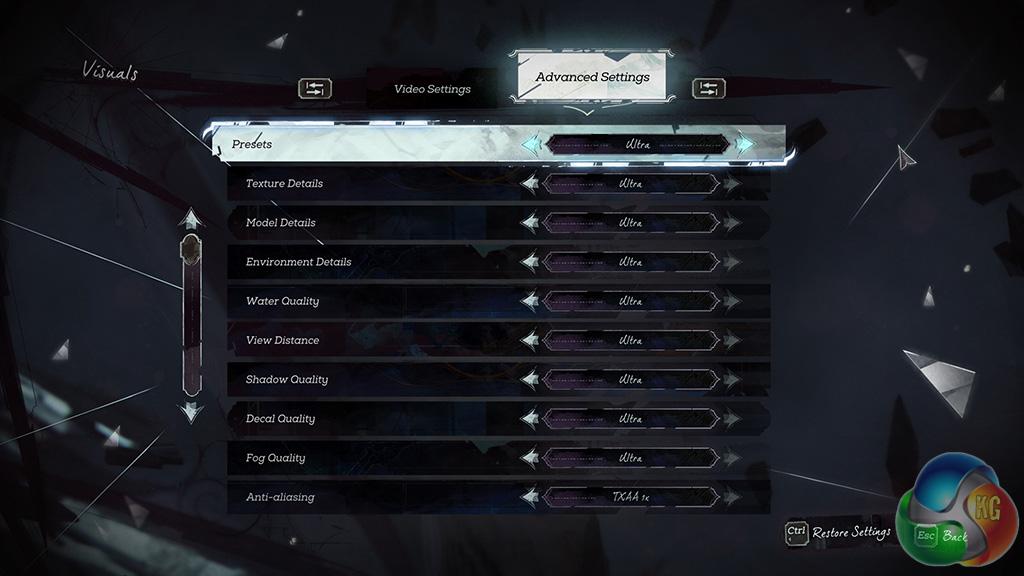This screenshot has height=576, width=1024.
Task: Decrease the Fog Quality setting
Action: 530,458
